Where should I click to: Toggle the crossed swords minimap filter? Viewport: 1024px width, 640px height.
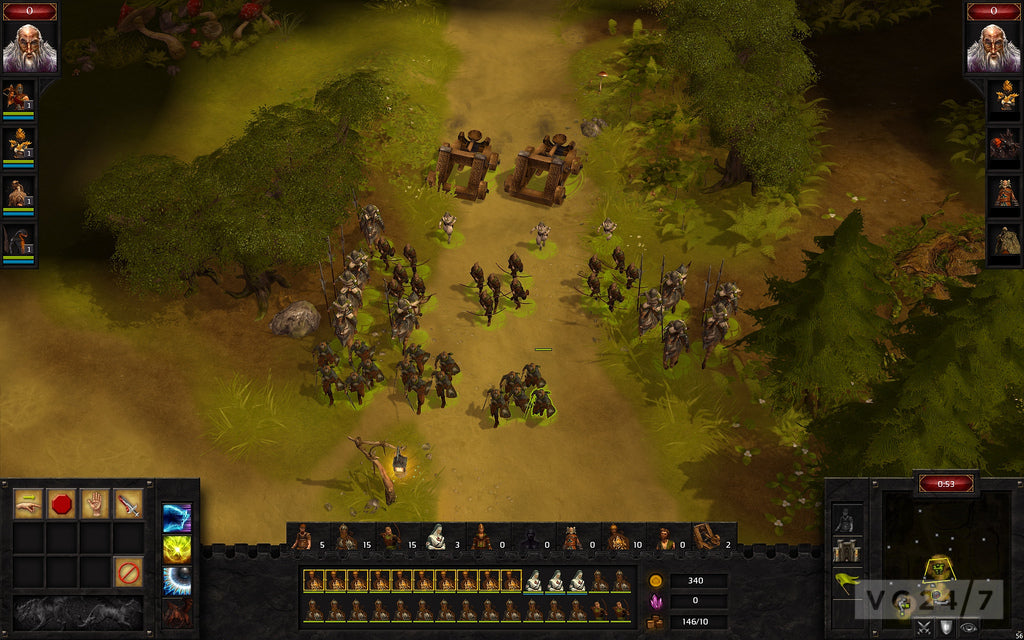coord(923,628)
